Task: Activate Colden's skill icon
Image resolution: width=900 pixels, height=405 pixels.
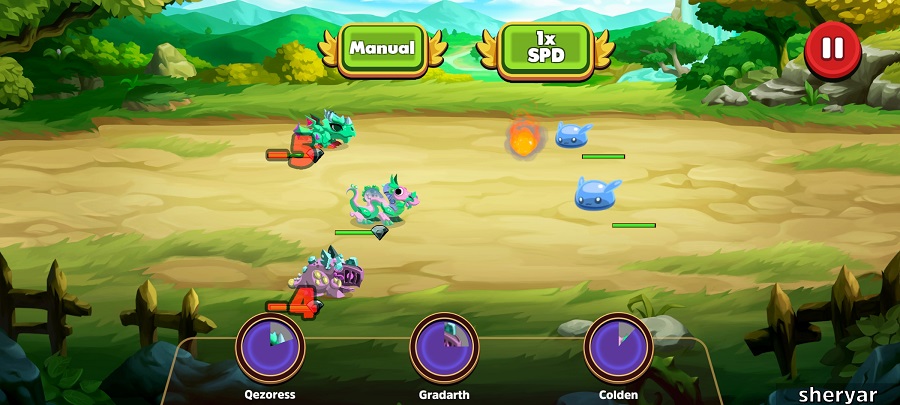Action: click(x=618, y=347)
